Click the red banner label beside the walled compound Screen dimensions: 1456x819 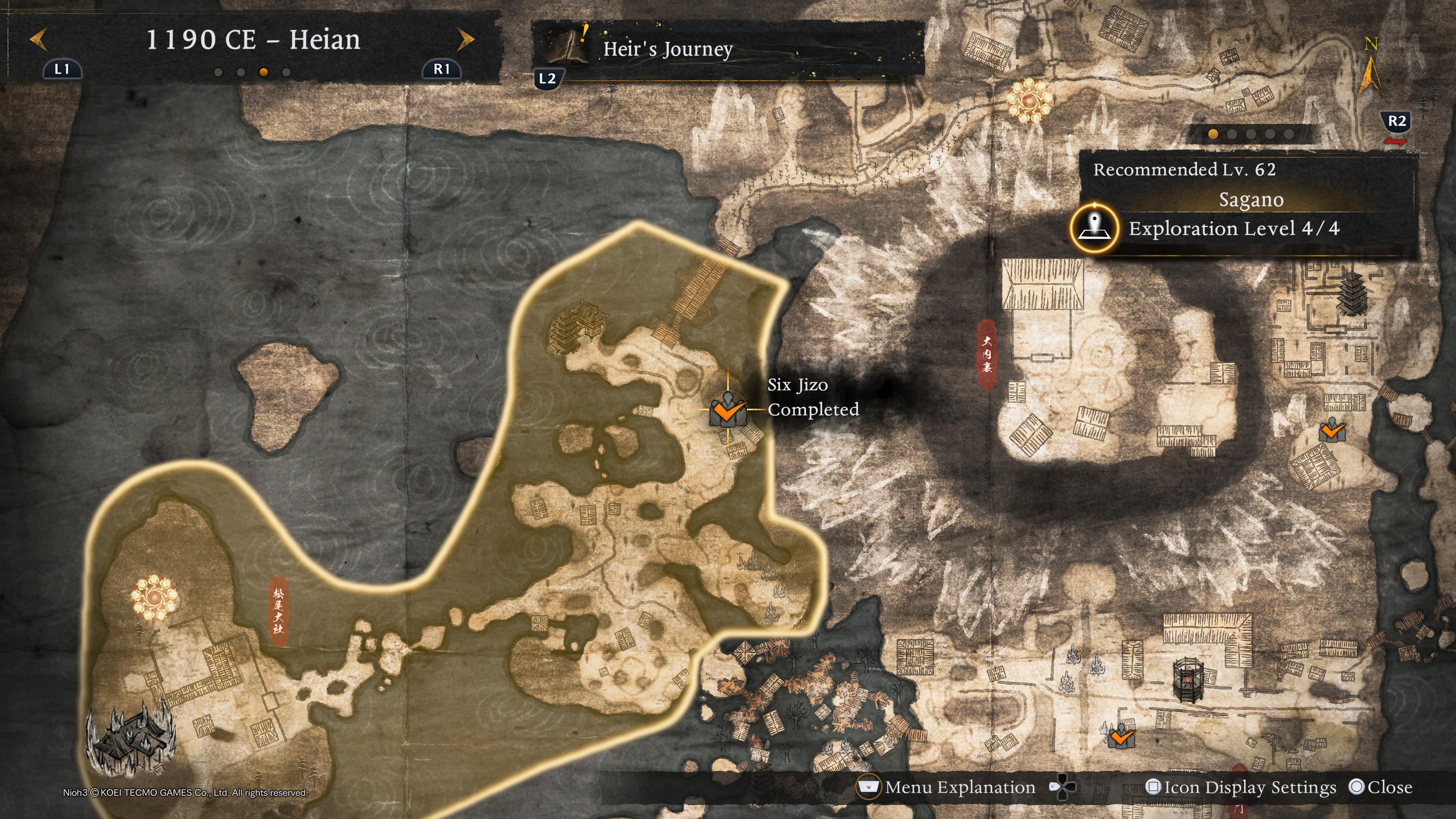click(987, 355)
